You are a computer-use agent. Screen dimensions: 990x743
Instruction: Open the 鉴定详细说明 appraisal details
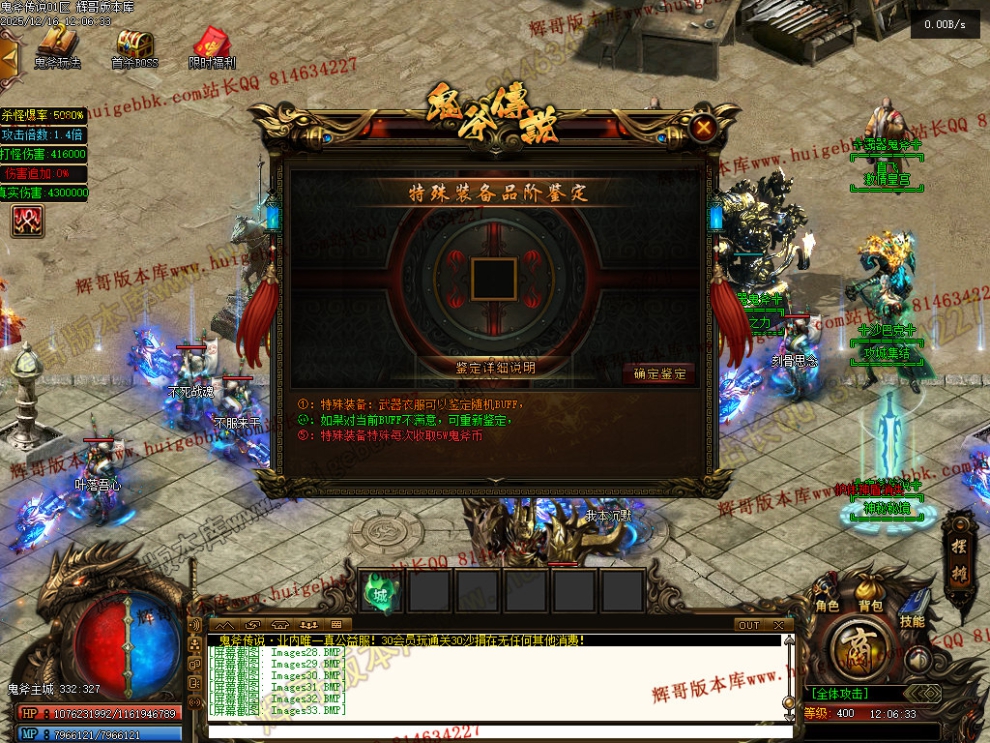495,368
